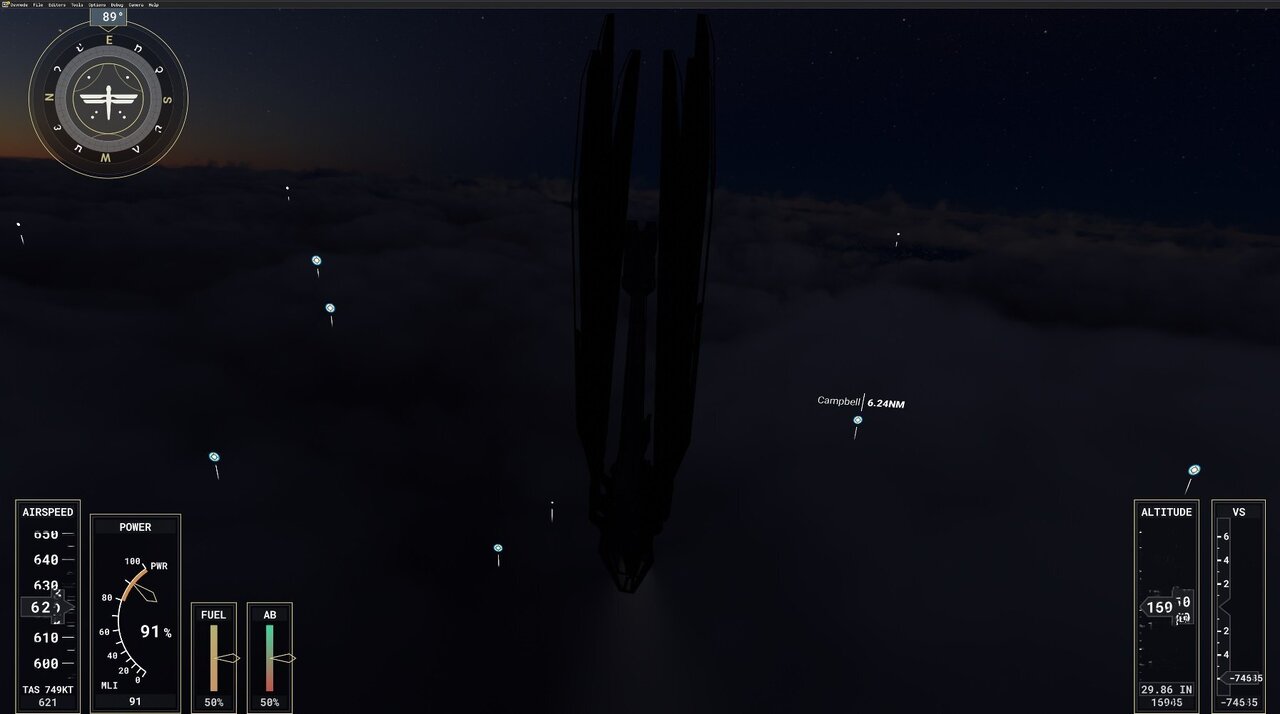
Task: Open the Camera menu
Action: tap(136, 4)
